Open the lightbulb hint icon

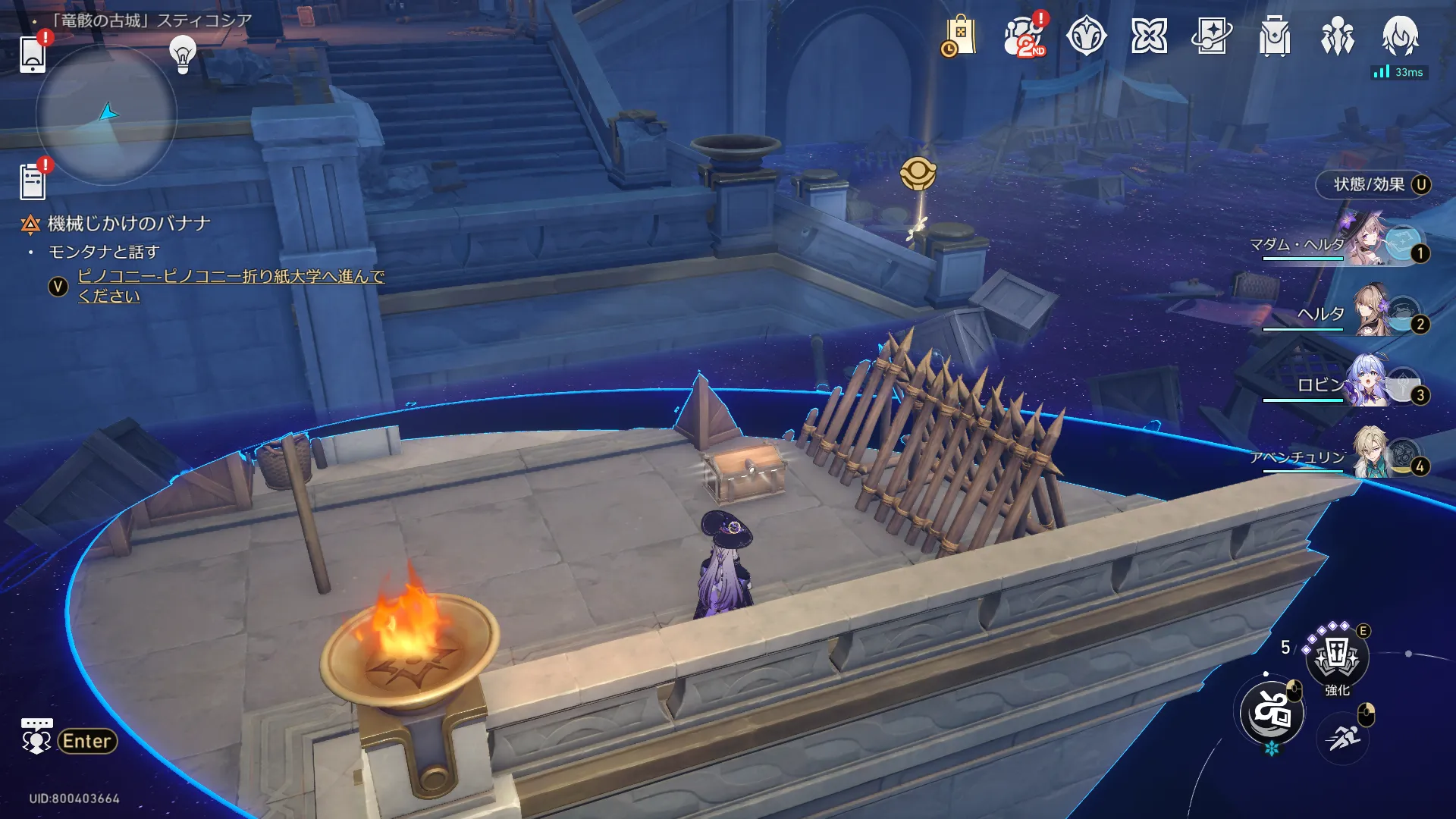pyautogui.click(x=183, y=54)
